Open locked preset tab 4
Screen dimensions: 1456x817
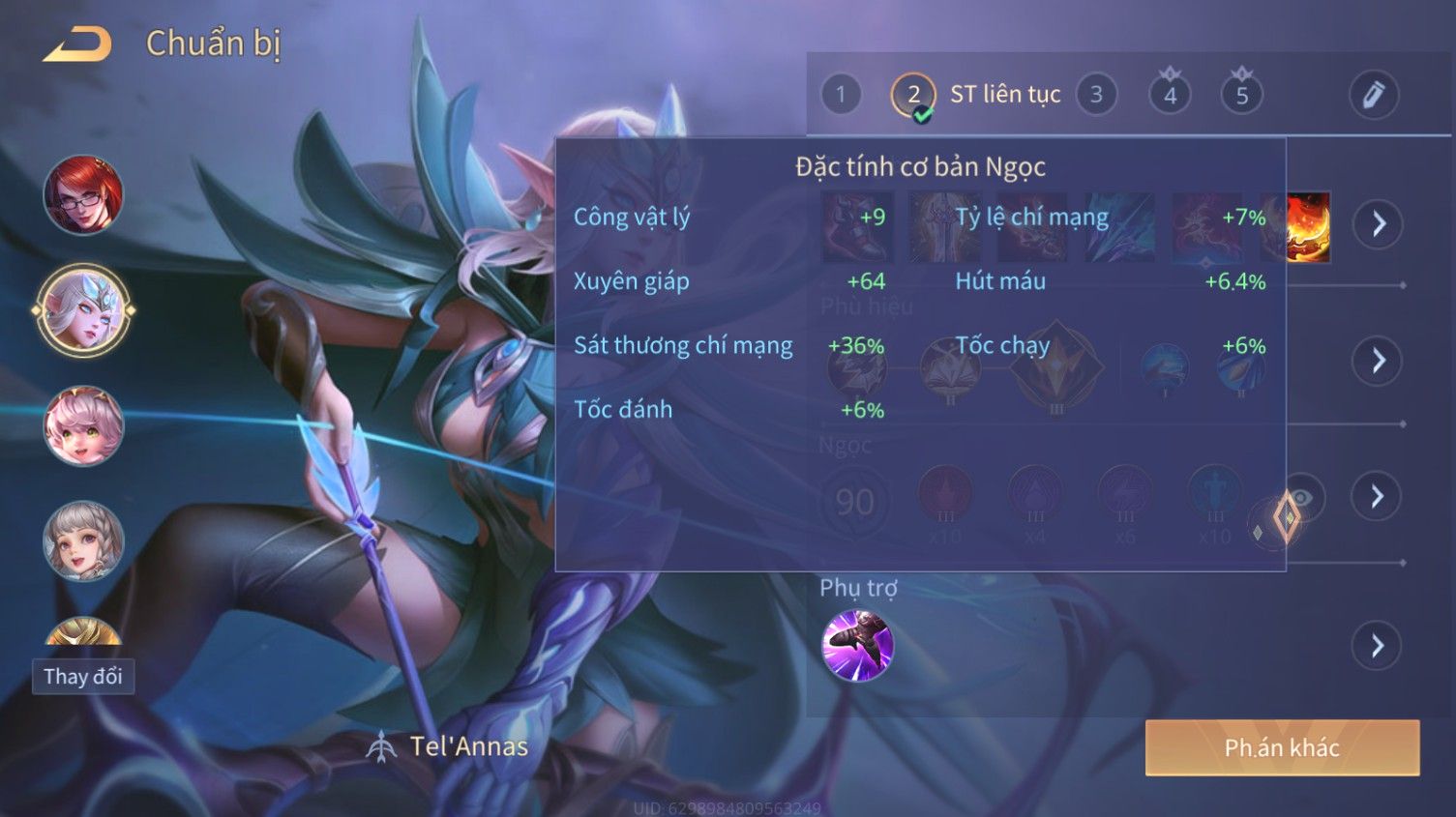[1170, 95]
